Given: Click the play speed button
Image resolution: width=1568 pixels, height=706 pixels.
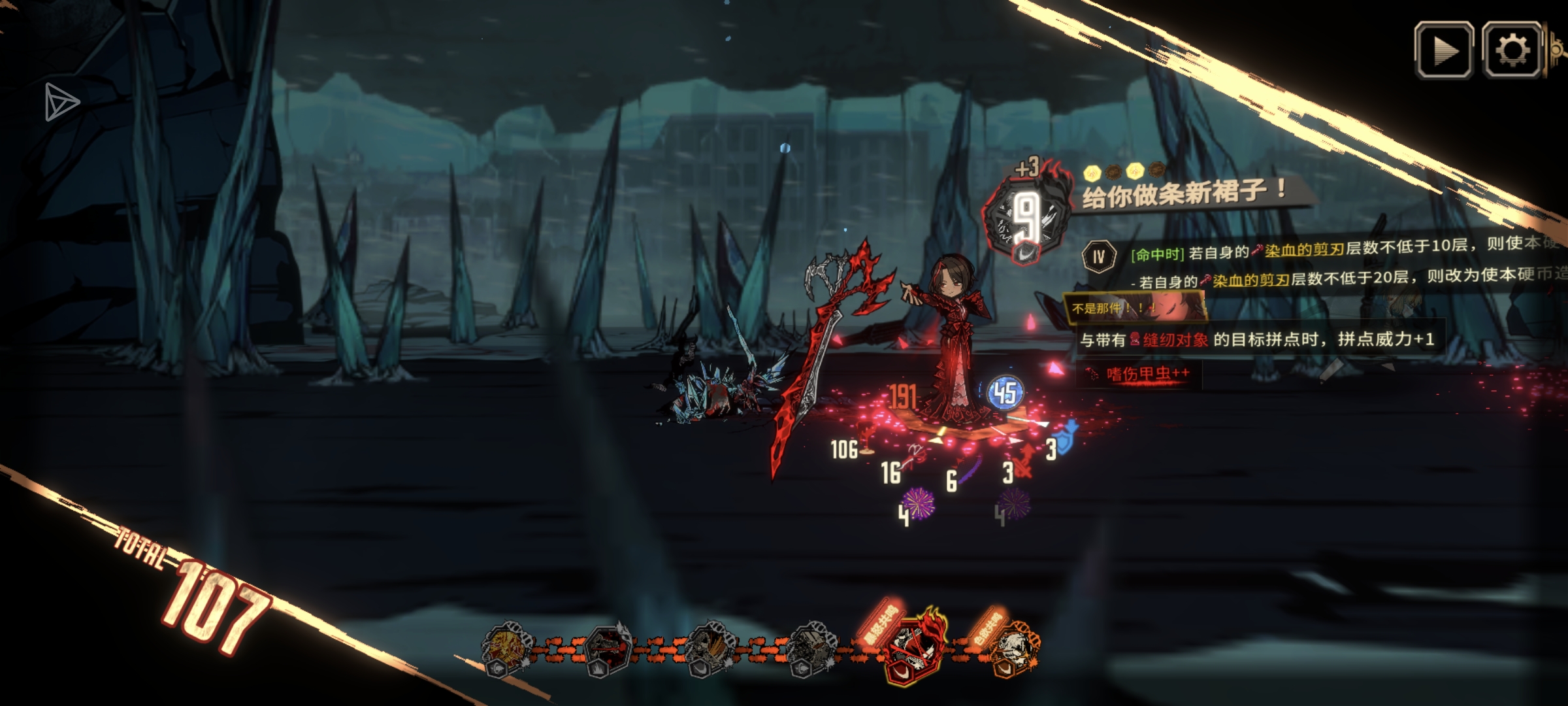Looking at the screenshot, I should [x=1443, y=50].
